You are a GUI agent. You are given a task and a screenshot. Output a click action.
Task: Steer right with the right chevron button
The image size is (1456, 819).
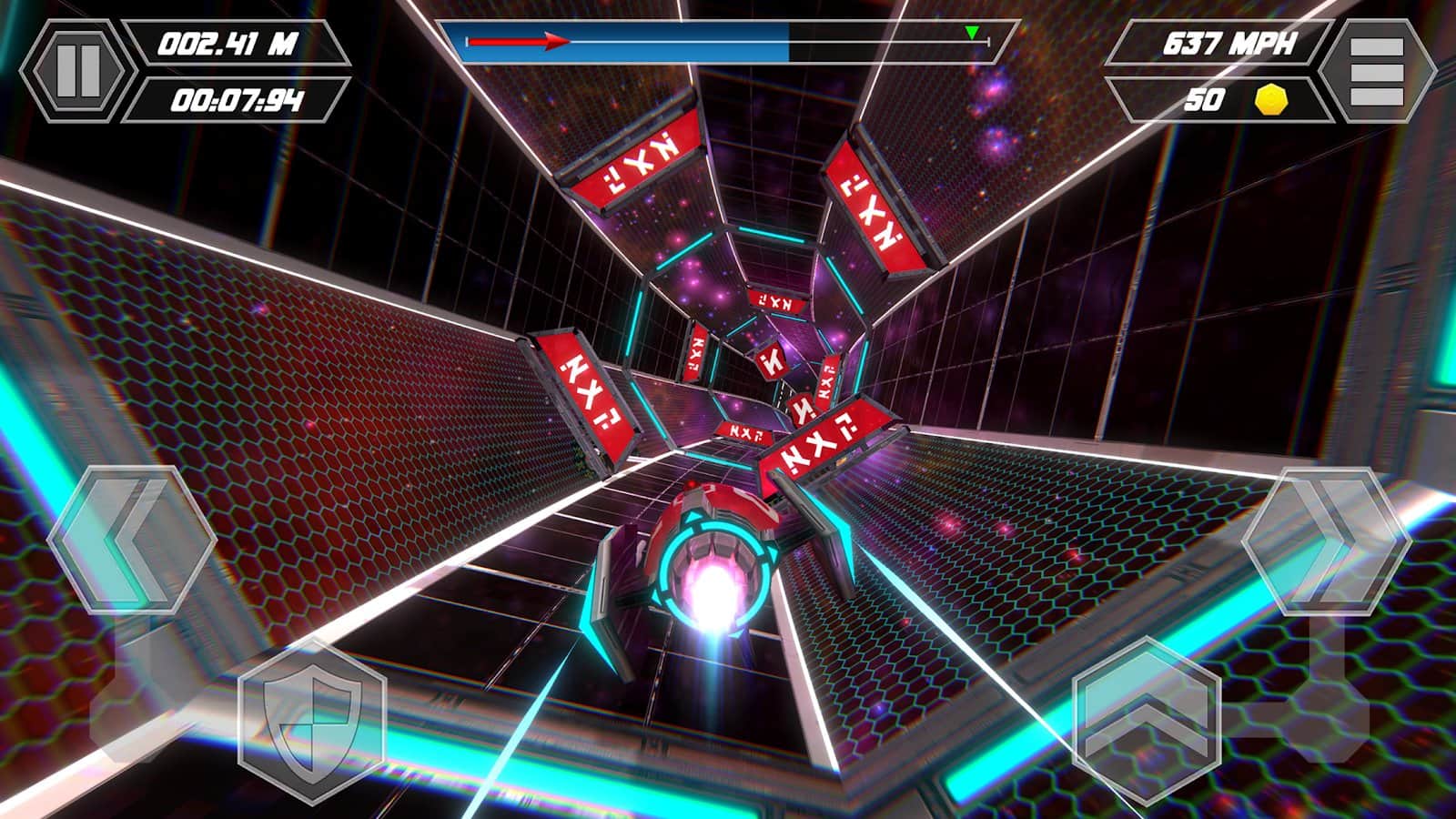point(1325,541)
